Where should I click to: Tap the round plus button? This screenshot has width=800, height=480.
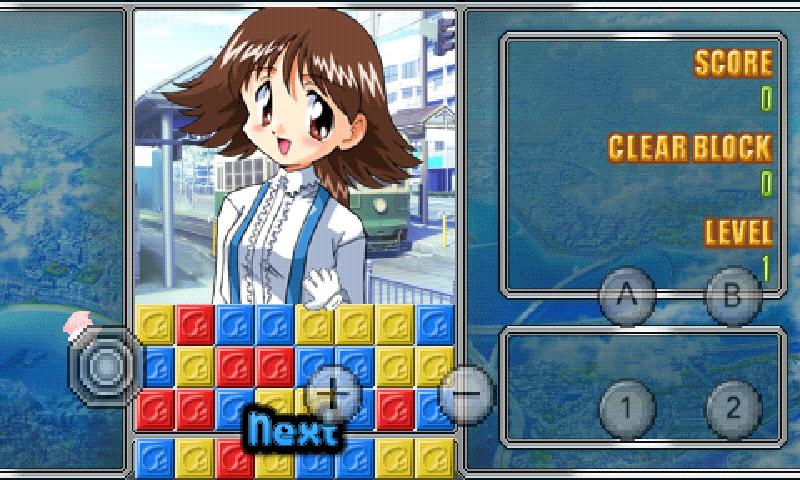(x=333, y=391)
